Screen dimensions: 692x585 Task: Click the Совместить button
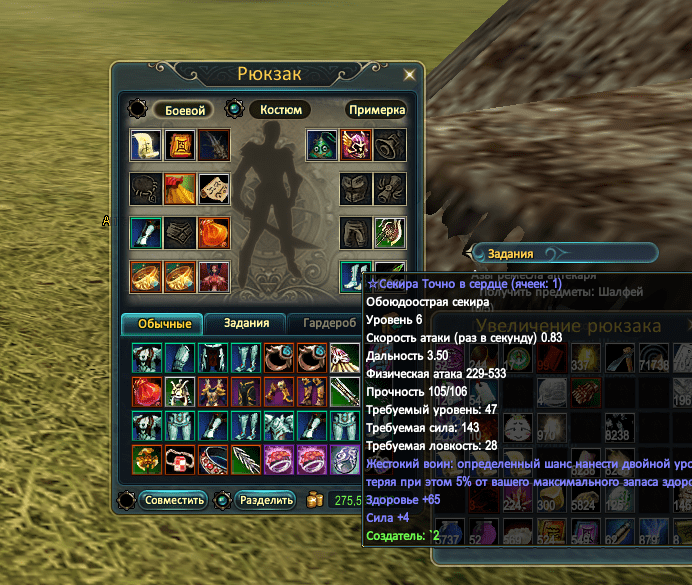(173, 500)
